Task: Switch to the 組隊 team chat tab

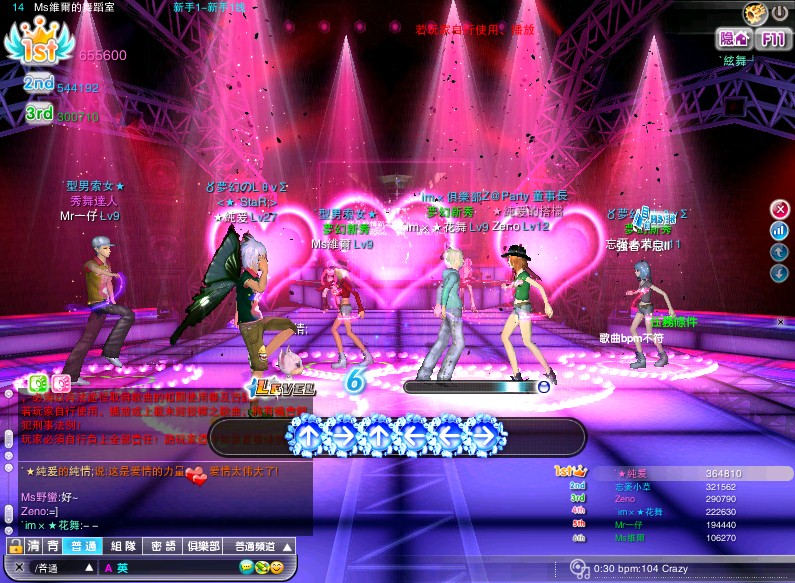Action: (123, 546)
